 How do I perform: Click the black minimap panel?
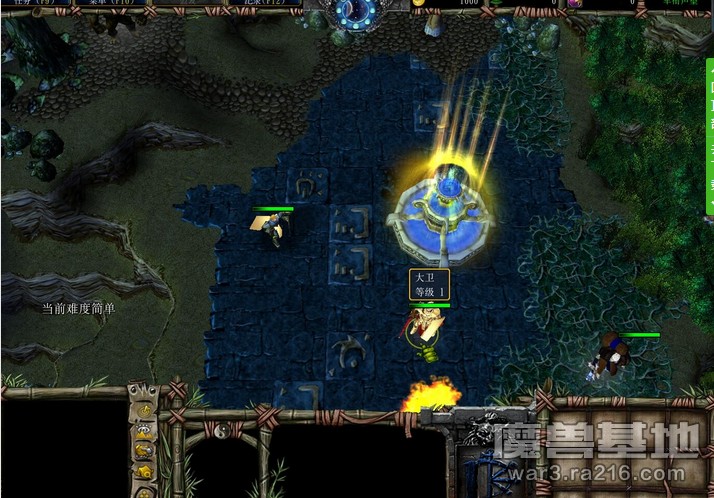[62, 447]
